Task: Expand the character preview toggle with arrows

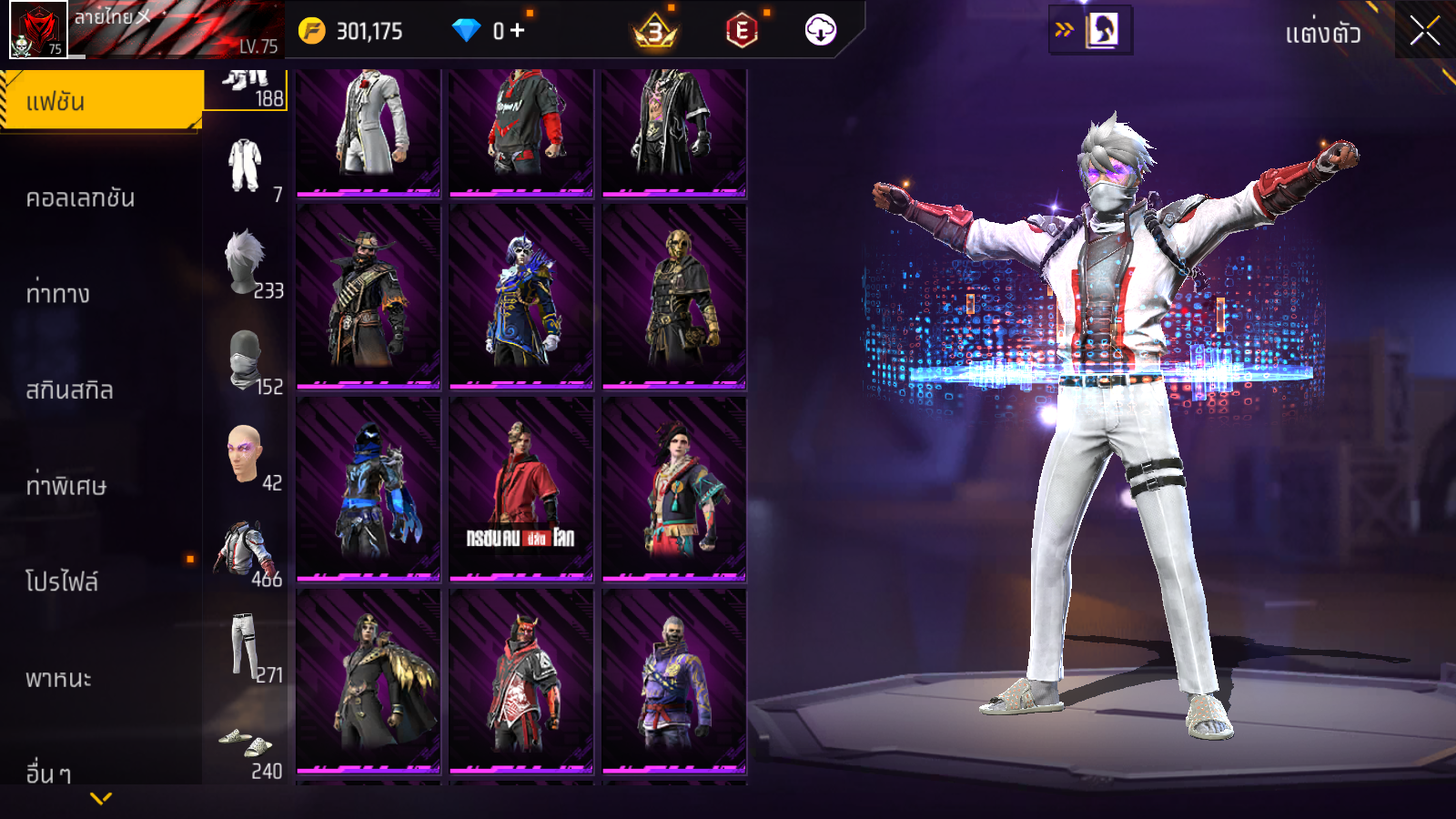Action: click(1089, 30)
